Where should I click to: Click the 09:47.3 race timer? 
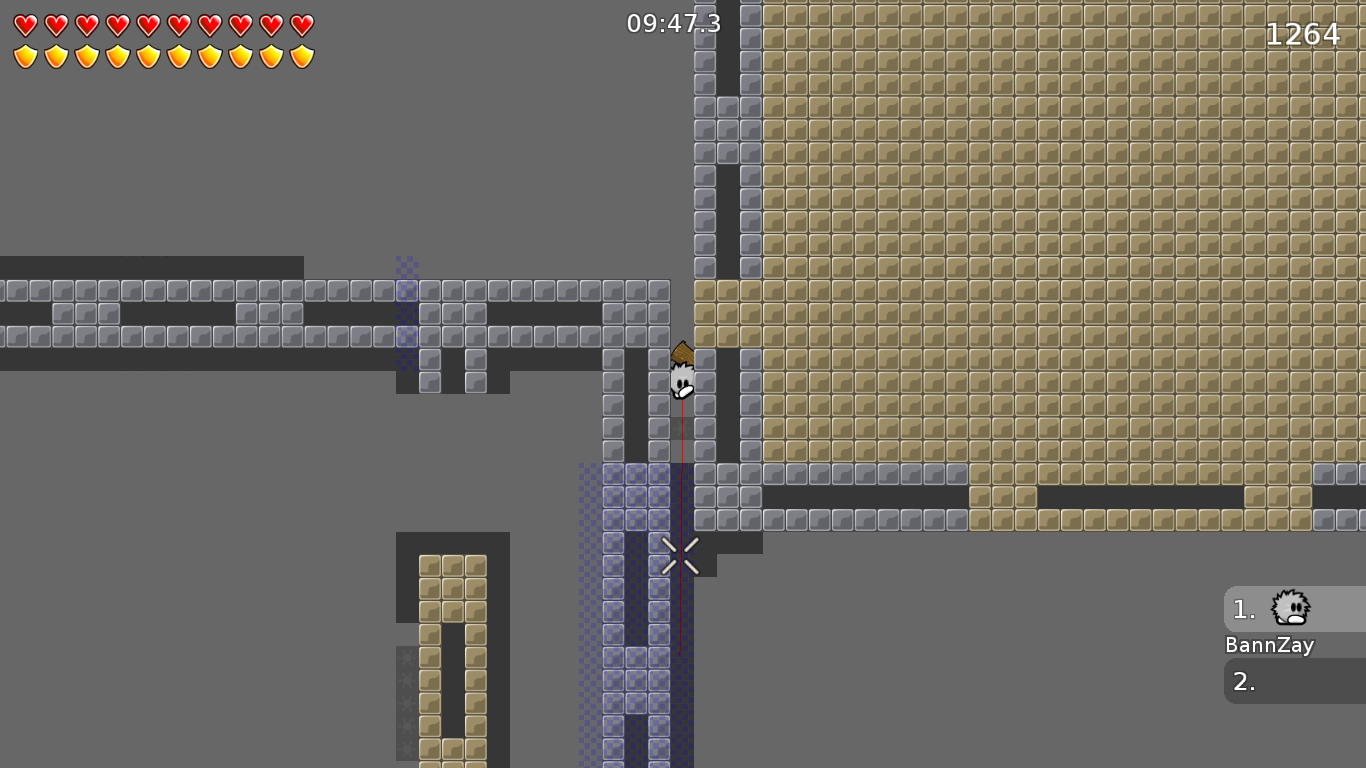[x=672, y=24]
